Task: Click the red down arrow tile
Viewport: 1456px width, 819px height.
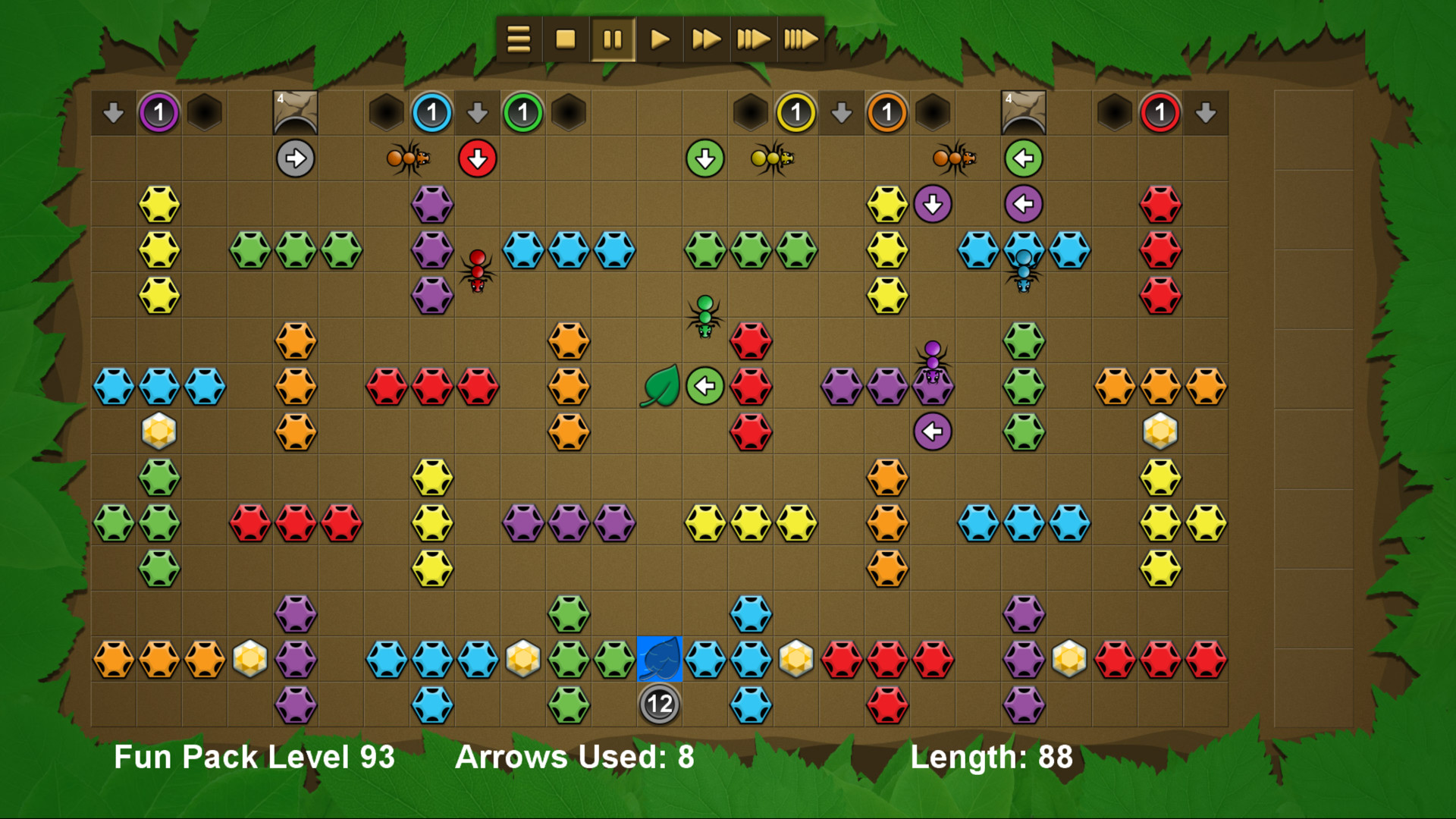Action: (478, 158)
